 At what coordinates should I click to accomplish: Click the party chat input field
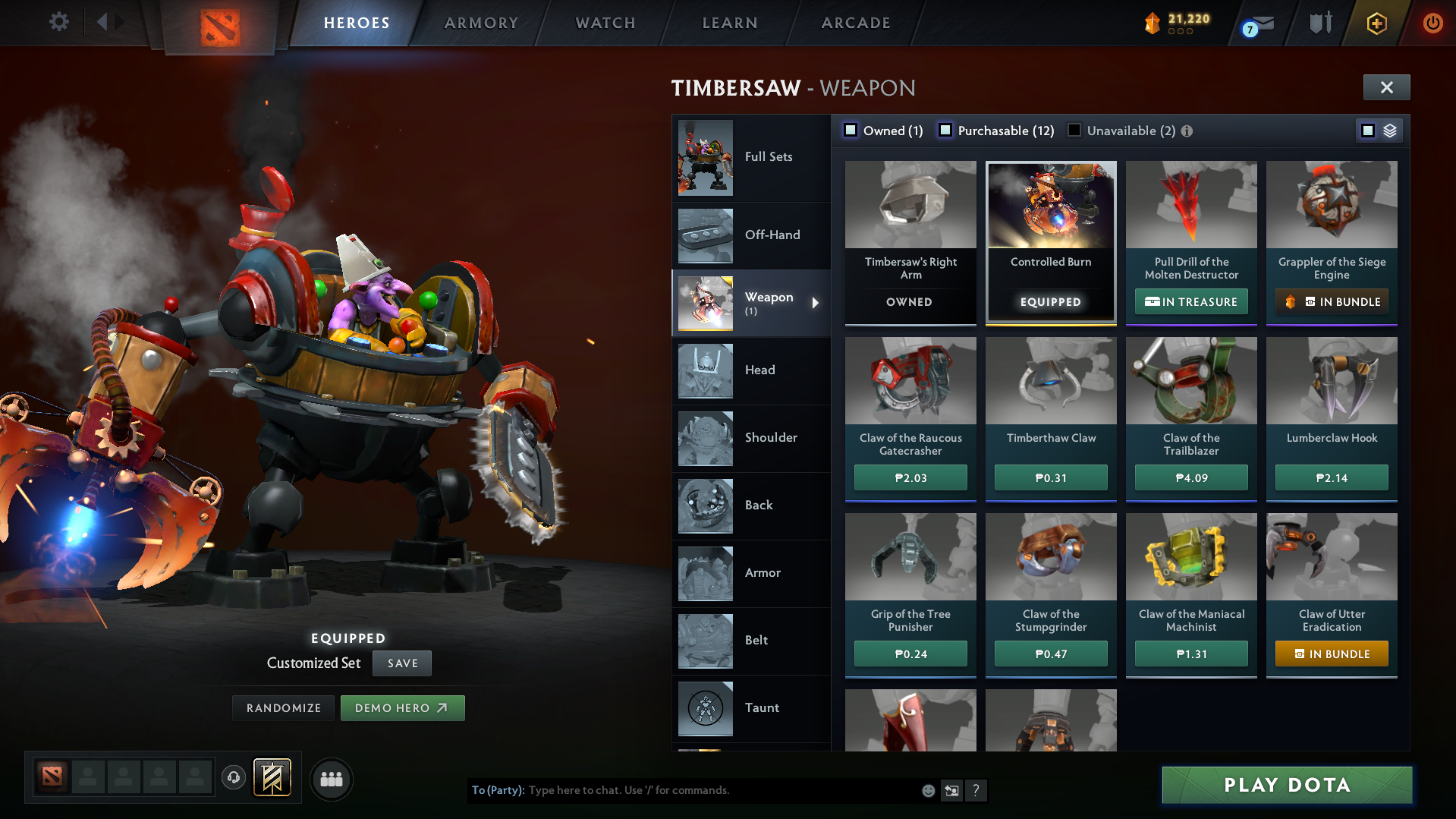click(683, 790)
